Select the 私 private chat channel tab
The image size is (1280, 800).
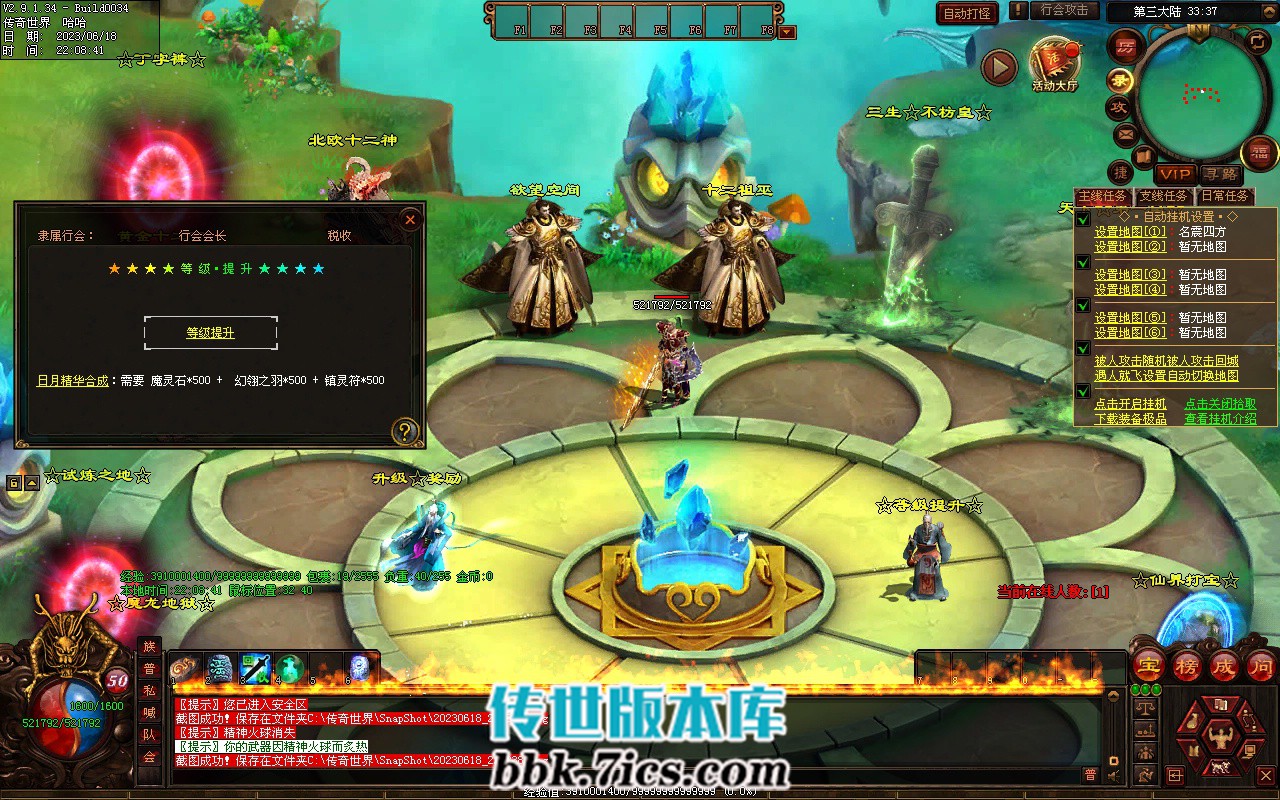[x=149, y=691]
